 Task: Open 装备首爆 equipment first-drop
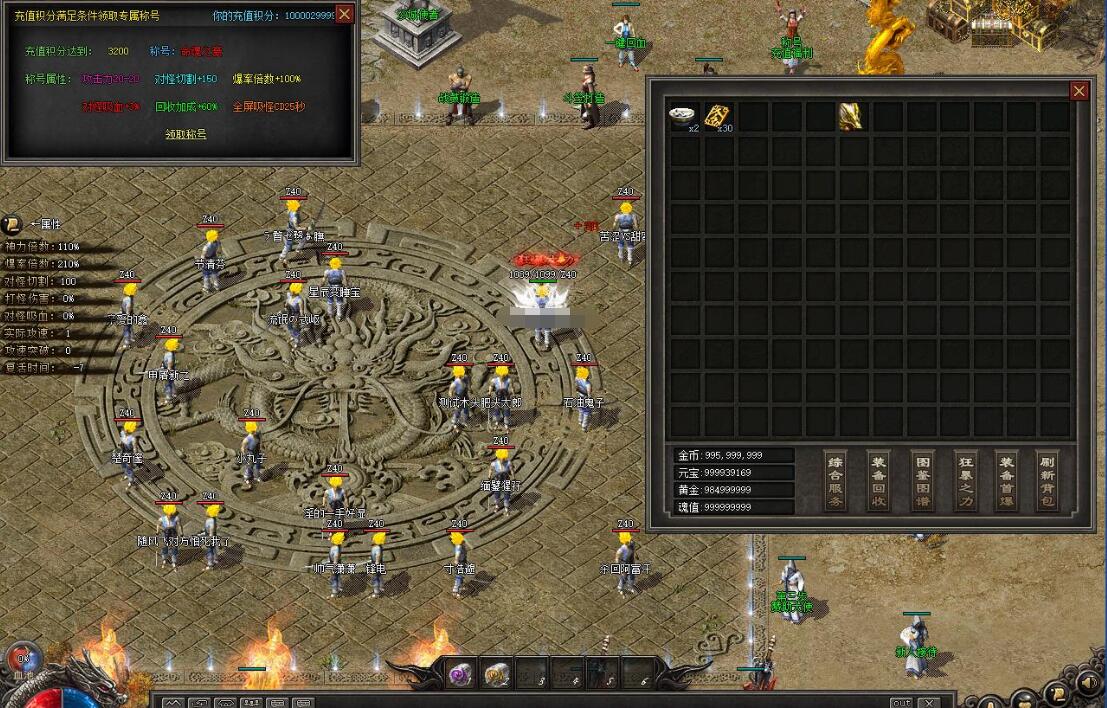tap(1006, 481)
